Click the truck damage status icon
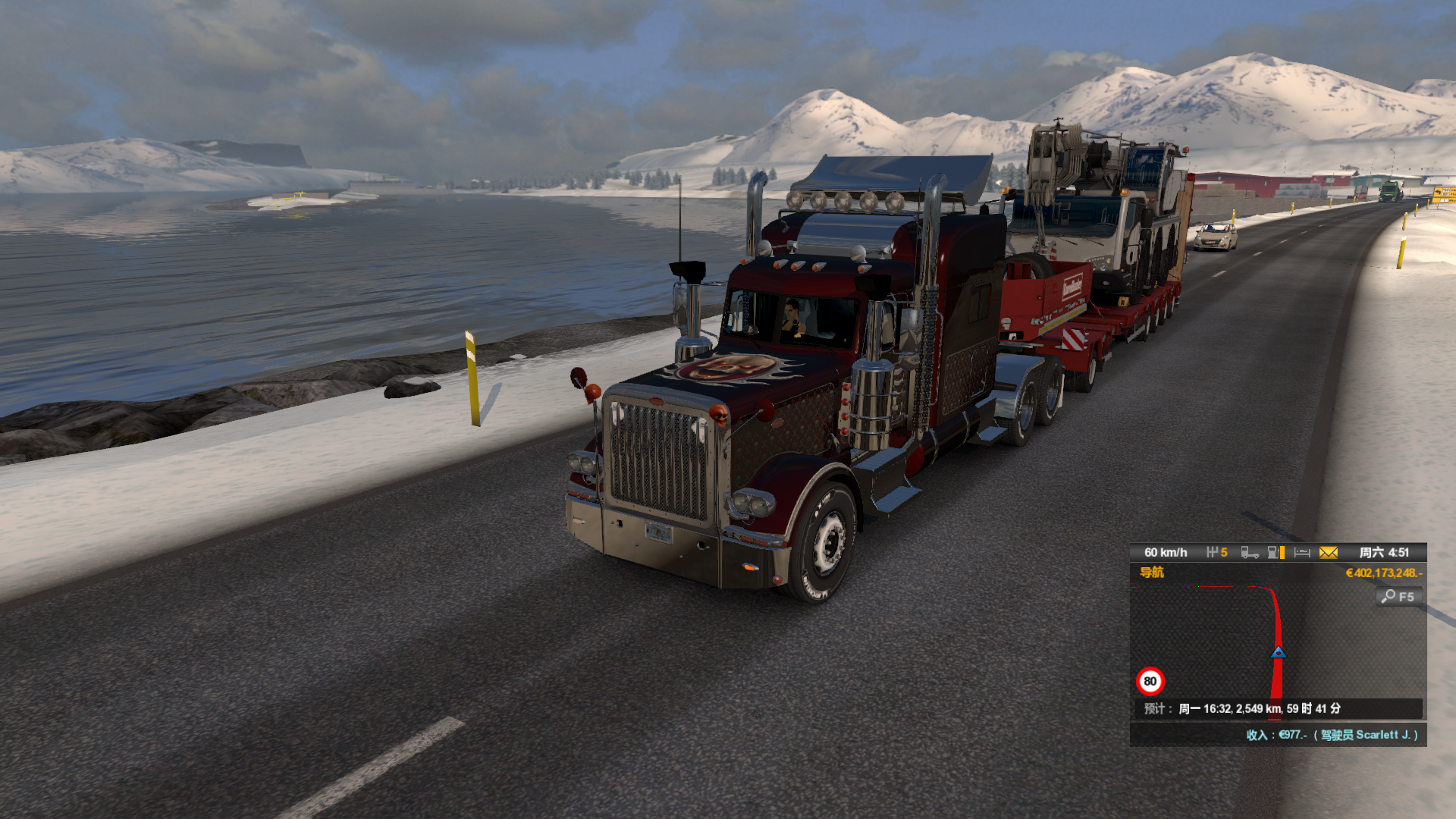 coord(1249,553)
